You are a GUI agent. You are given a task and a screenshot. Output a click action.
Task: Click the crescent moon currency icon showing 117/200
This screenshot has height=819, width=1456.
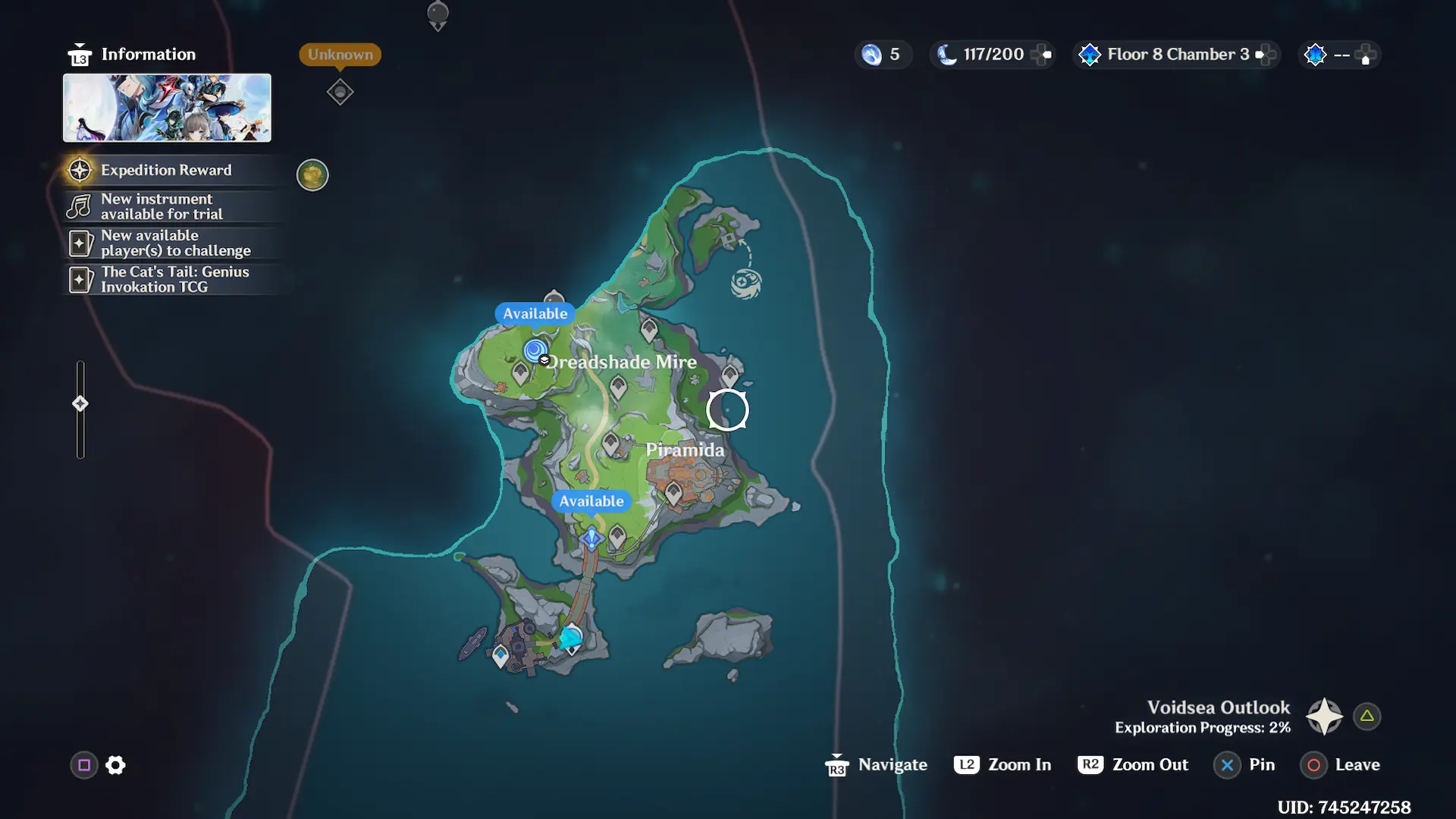948,54
